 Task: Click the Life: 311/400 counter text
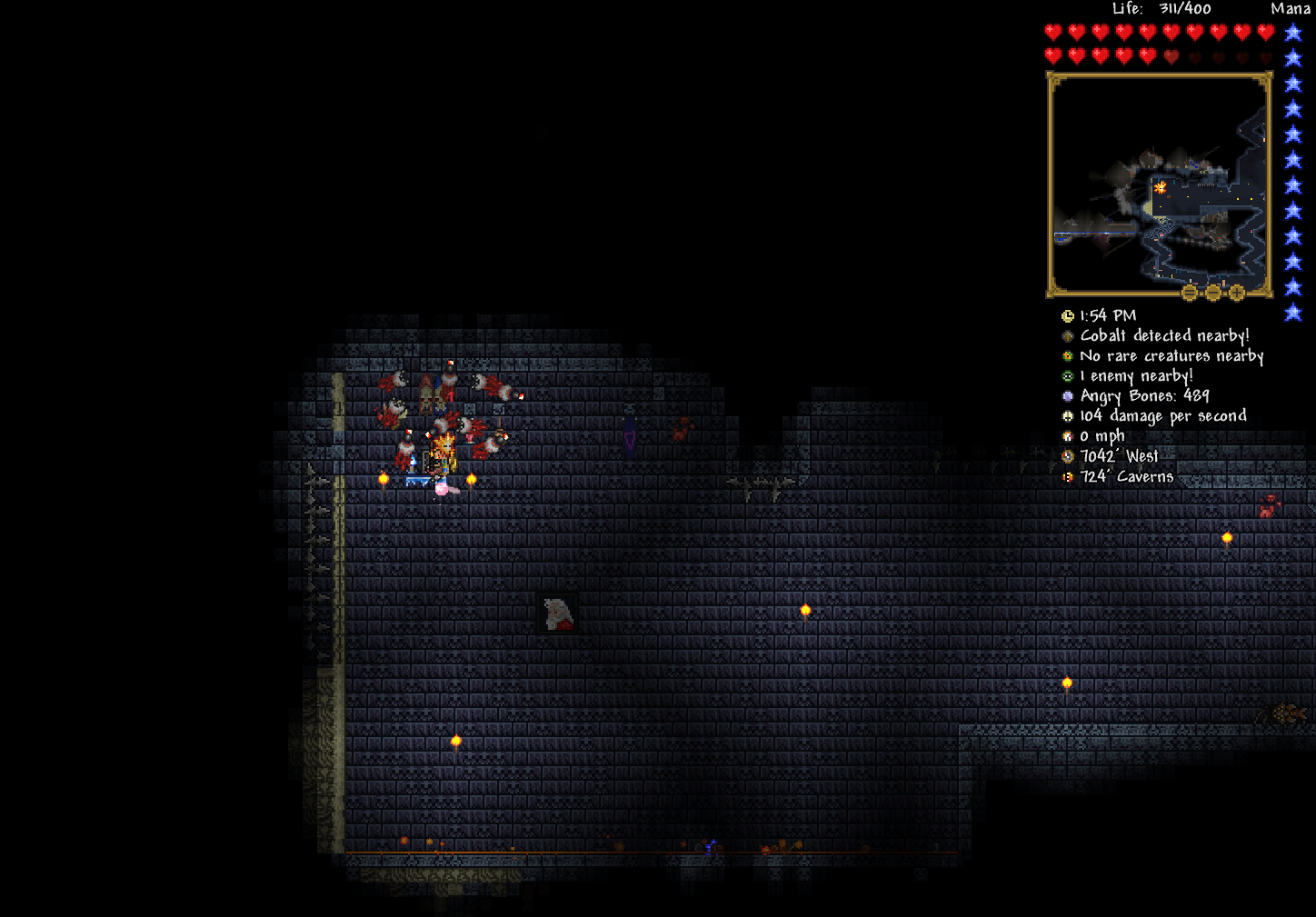(1161, 8)
